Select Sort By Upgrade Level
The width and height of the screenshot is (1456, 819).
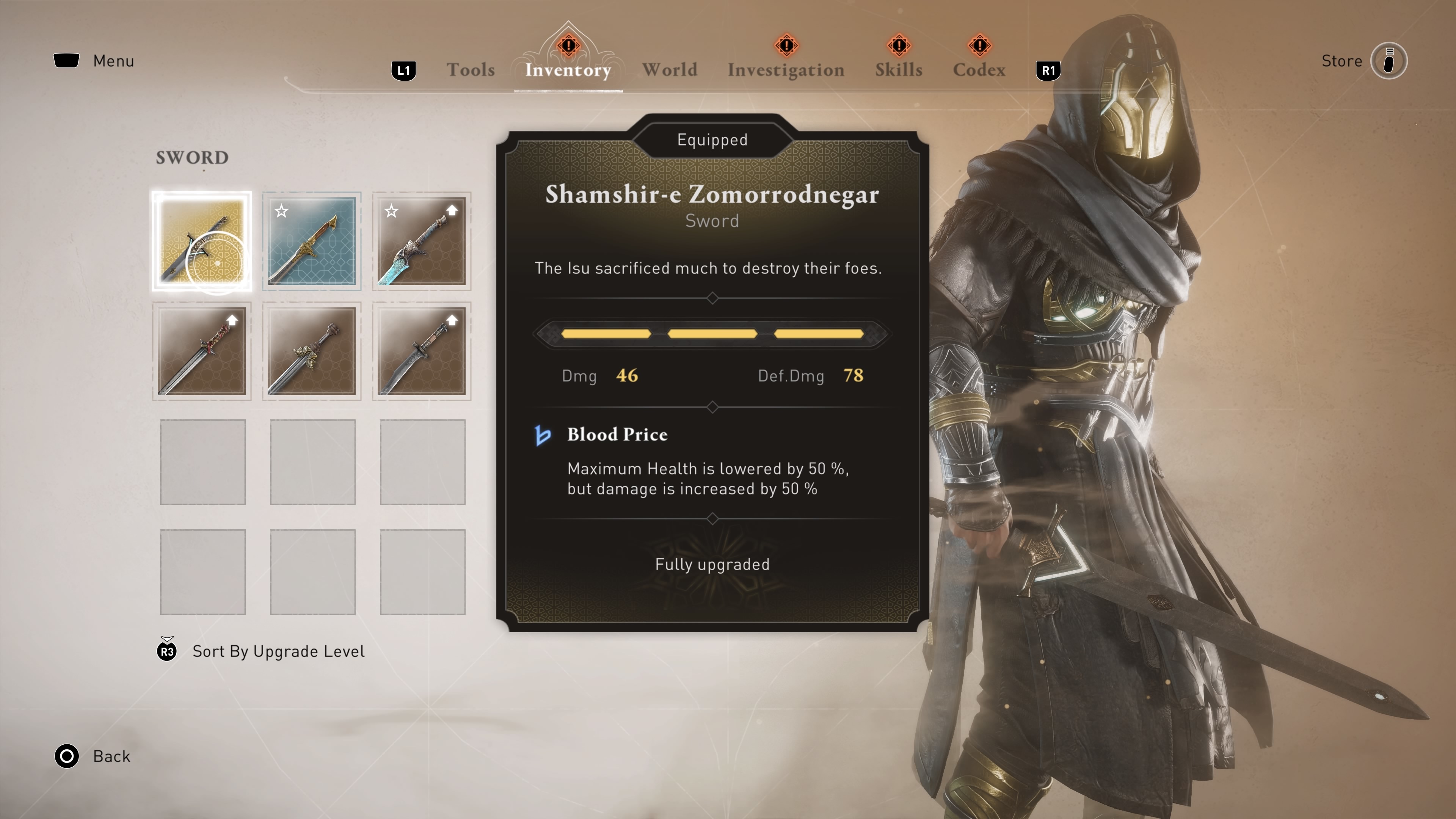[x=278, y=651]
